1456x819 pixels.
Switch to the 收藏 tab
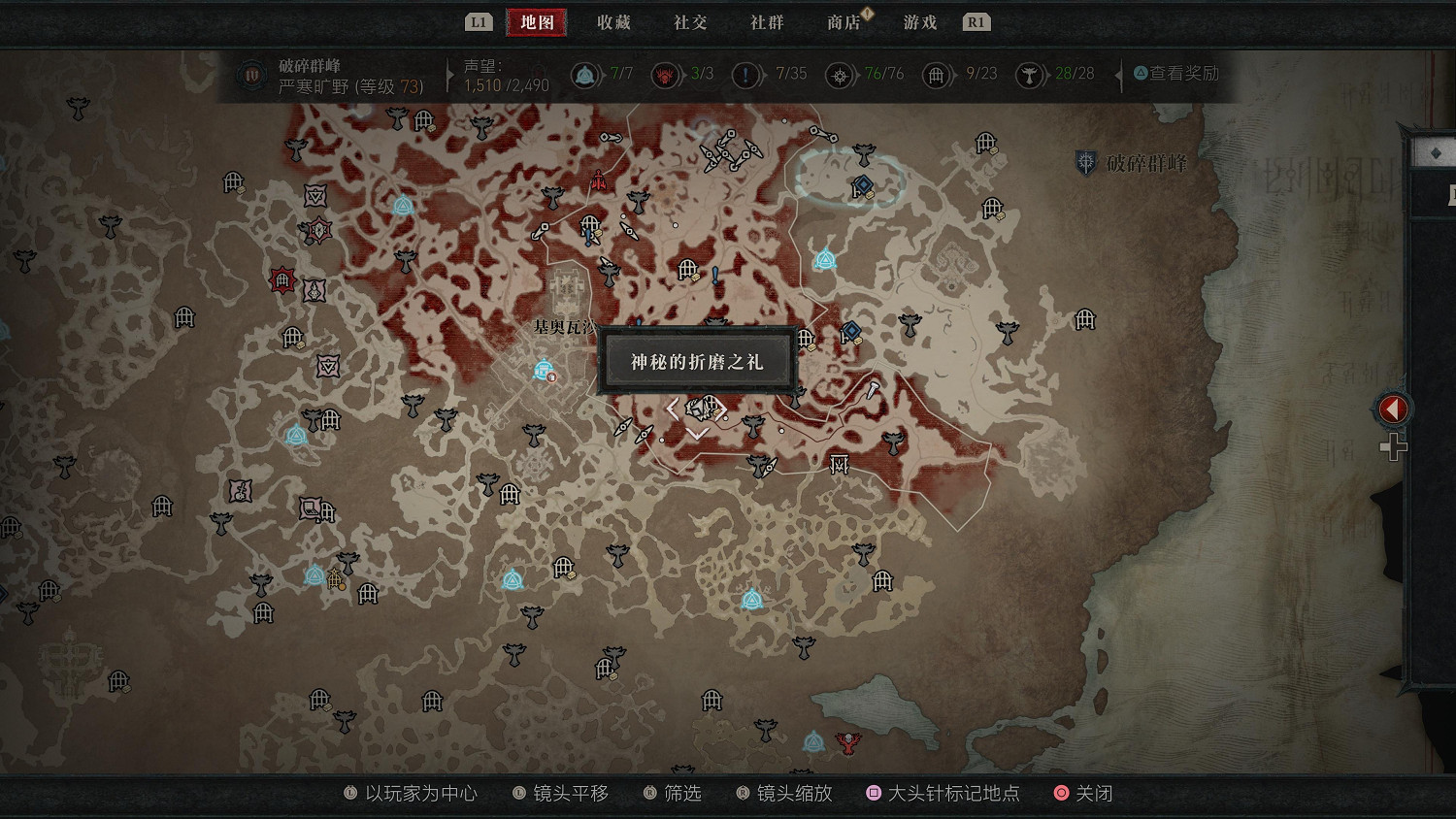(x=612, y=21)
